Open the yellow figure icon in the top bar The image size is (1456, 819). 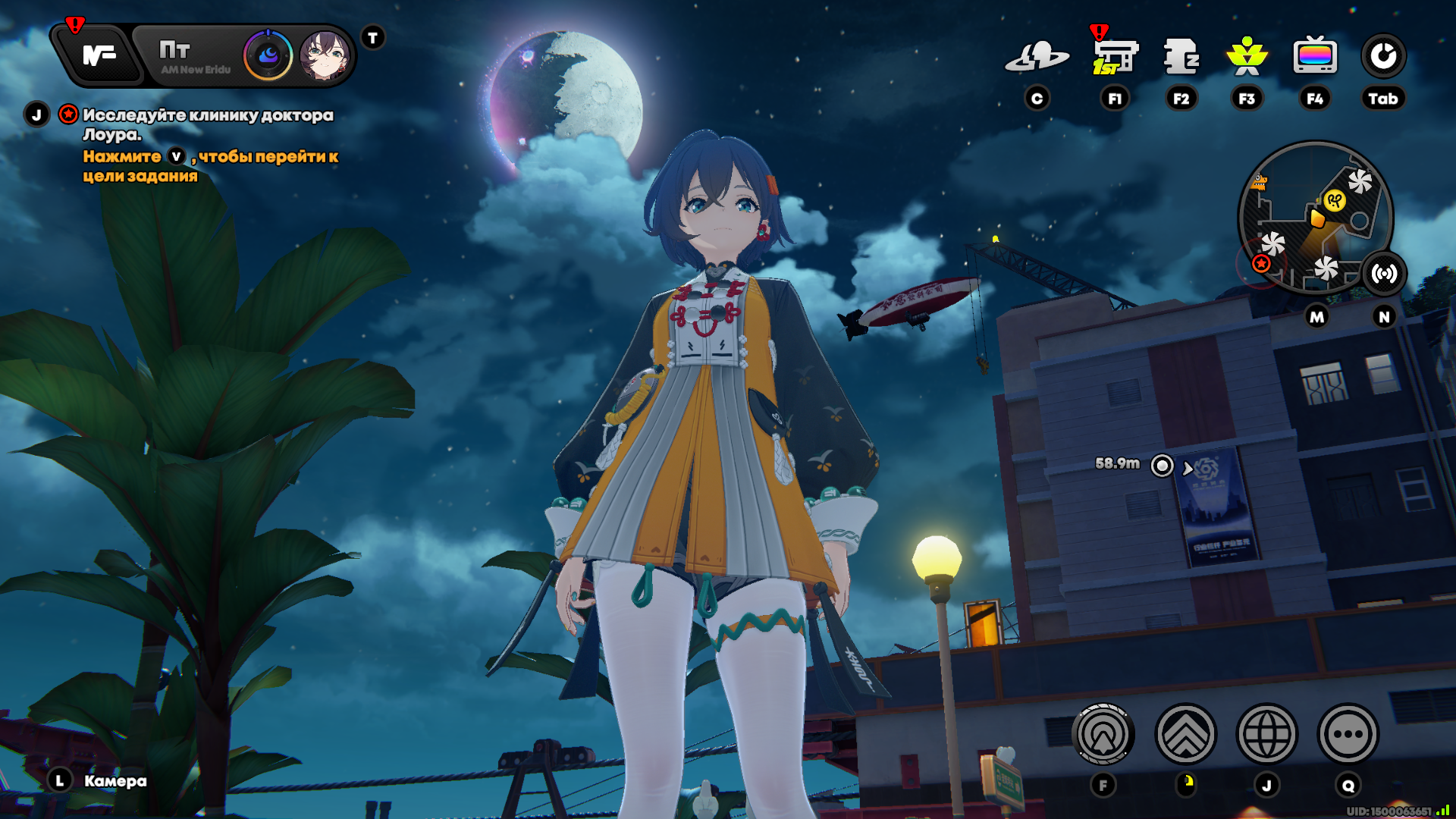coord(1247,57)
